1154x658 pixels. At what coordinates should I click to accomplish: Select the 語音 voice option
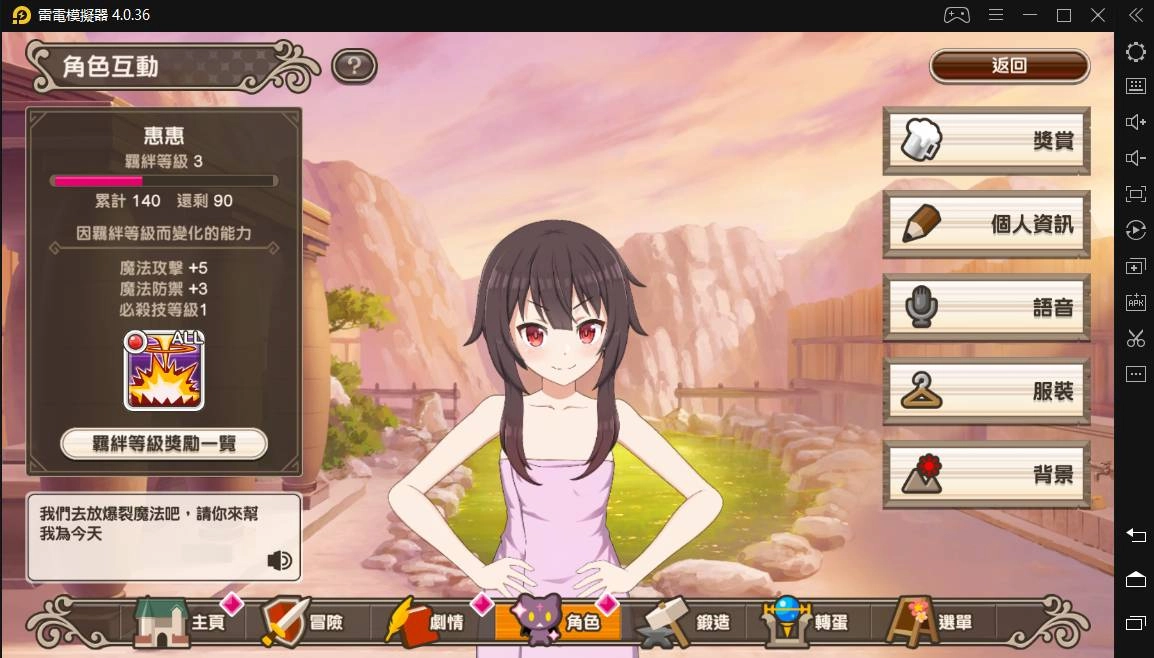[986, 308]
